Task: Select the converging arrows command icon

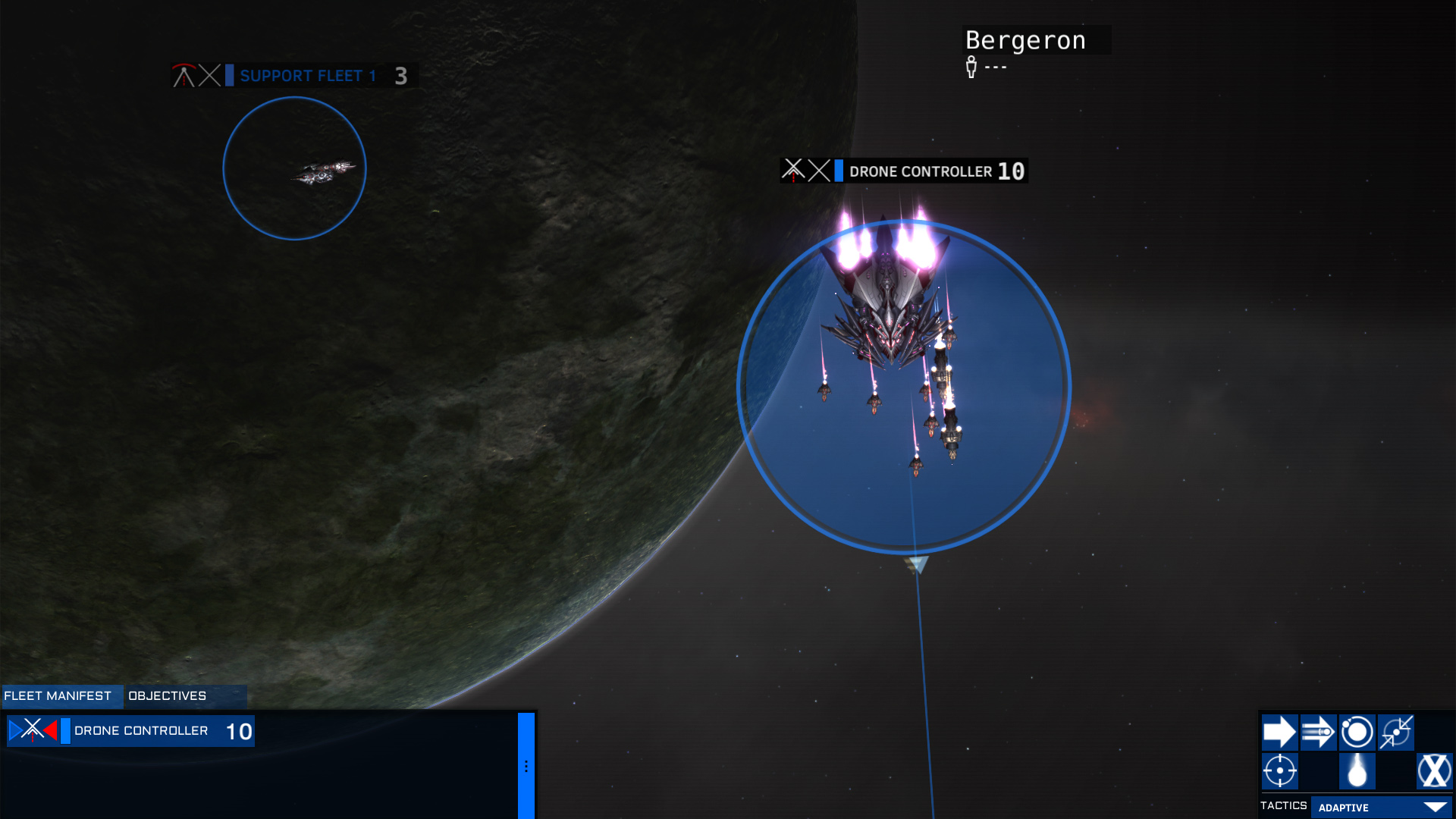Action: (1395, 733)
